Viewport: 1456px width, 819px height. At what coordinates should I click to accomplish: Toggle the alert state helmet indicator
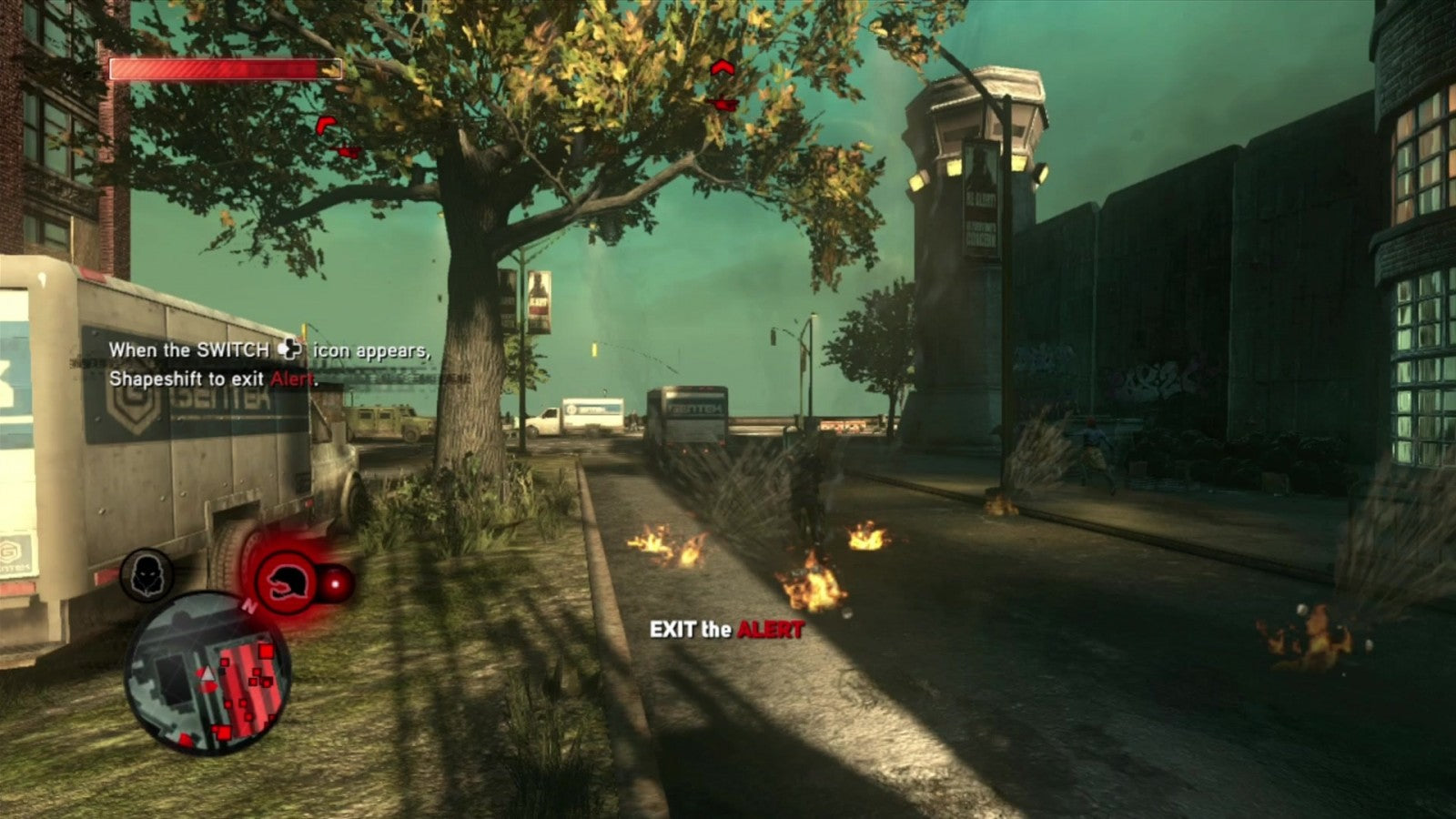tap(284, 581)
